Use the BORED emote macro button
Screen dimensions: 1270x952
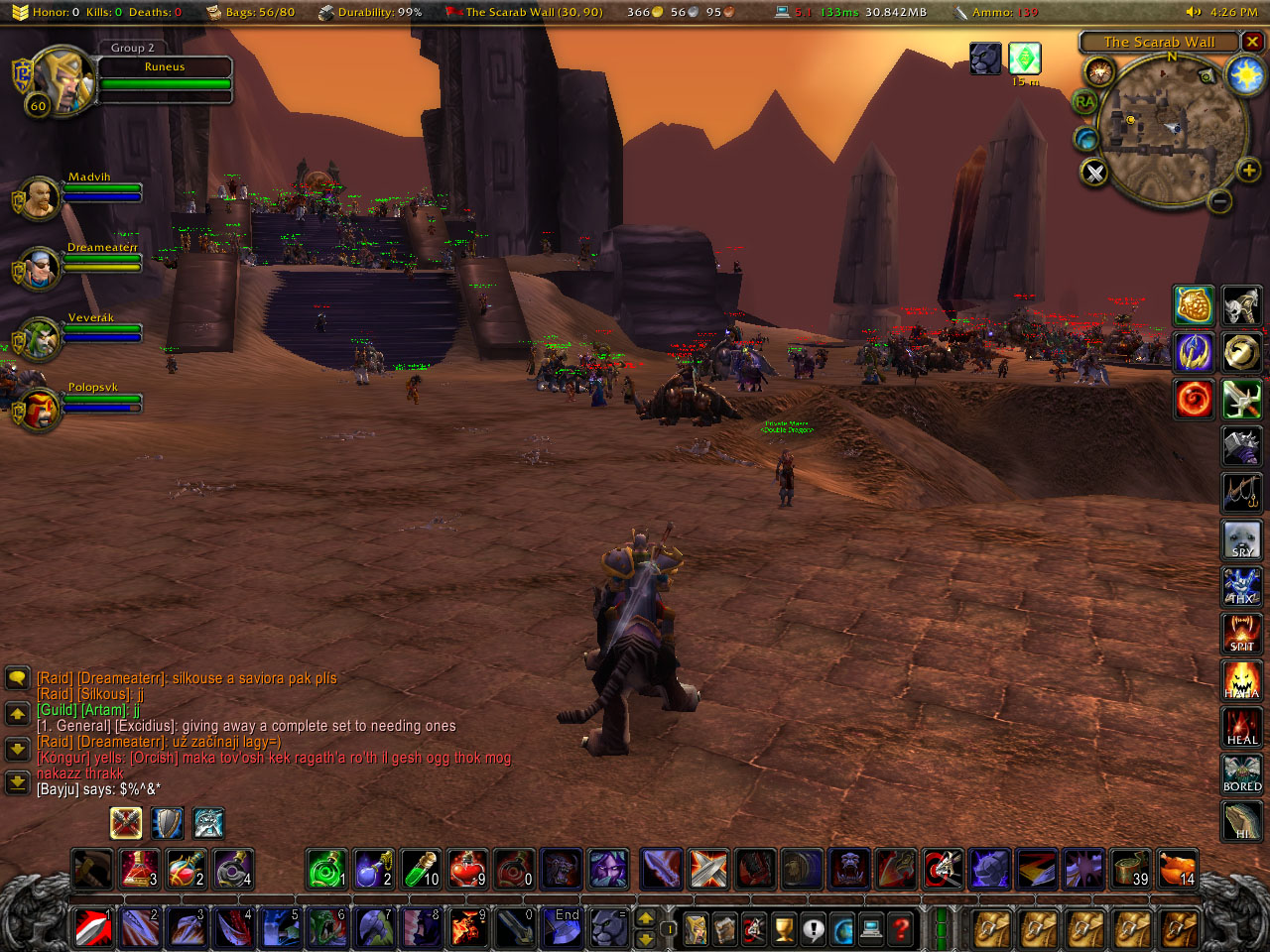[x=1241, y=774]
